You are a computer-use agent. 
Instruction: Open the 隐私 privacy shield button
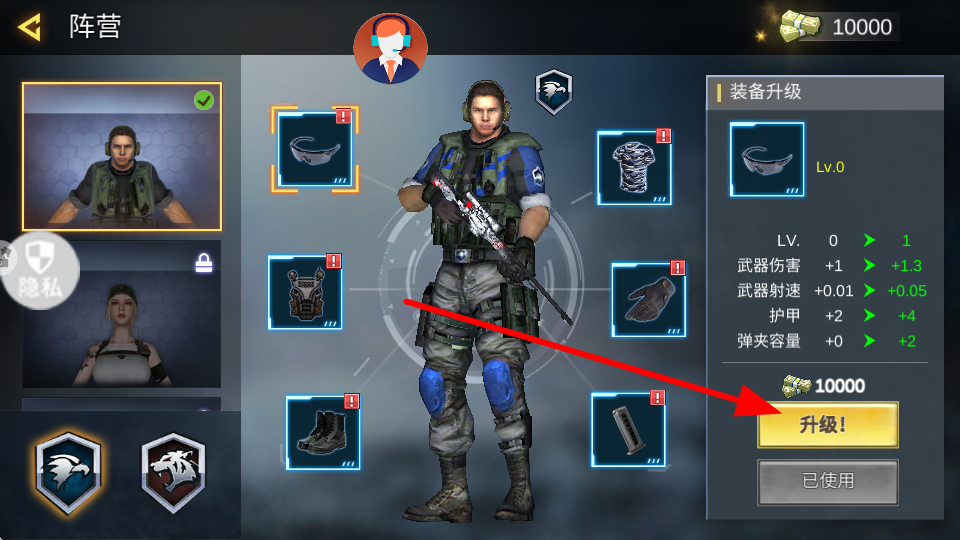pyautogui.click(x=40, y=270)
